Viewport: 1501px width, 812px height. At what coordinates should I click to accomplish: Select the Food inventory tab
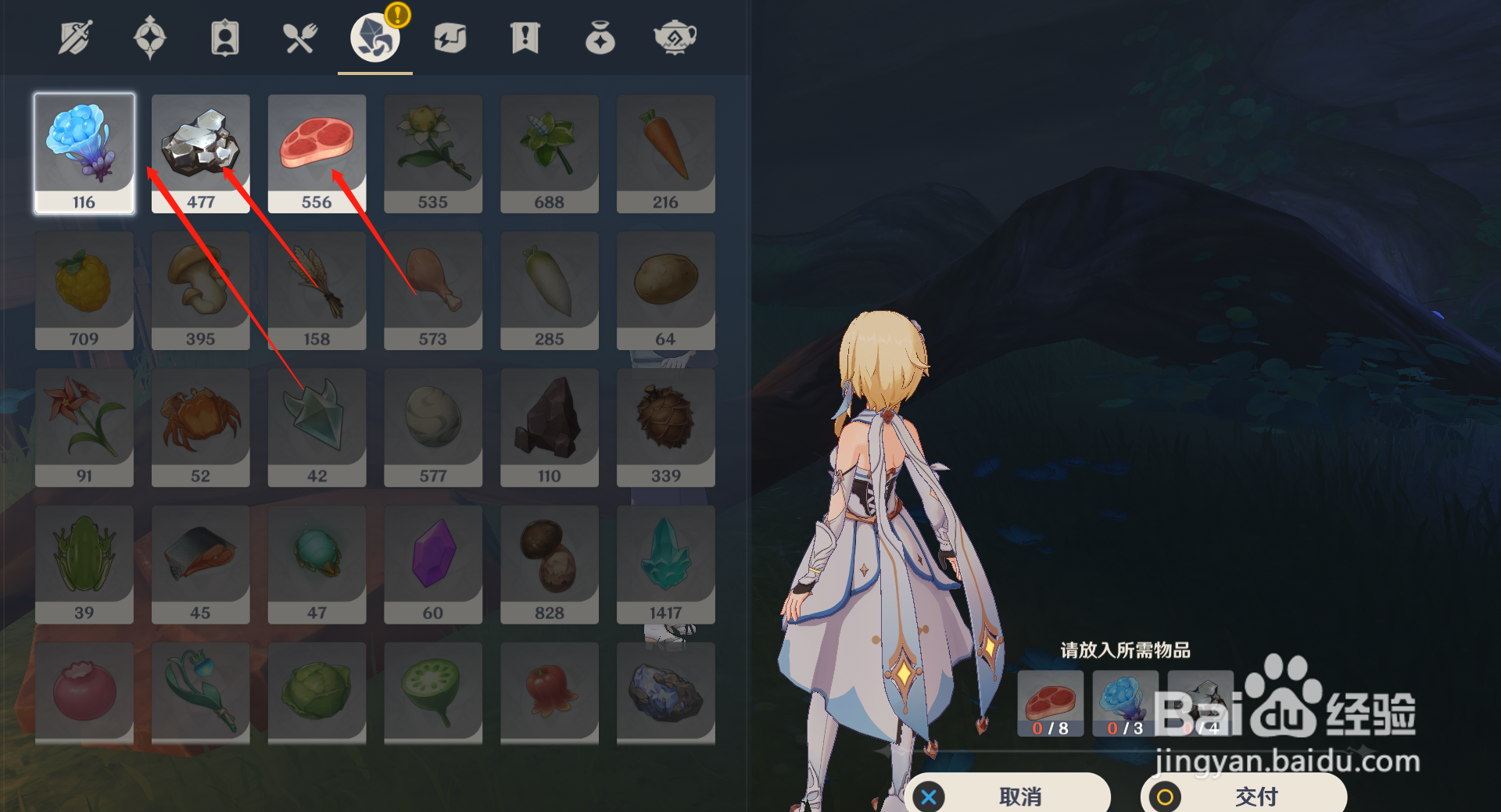[x=301, y=35]
